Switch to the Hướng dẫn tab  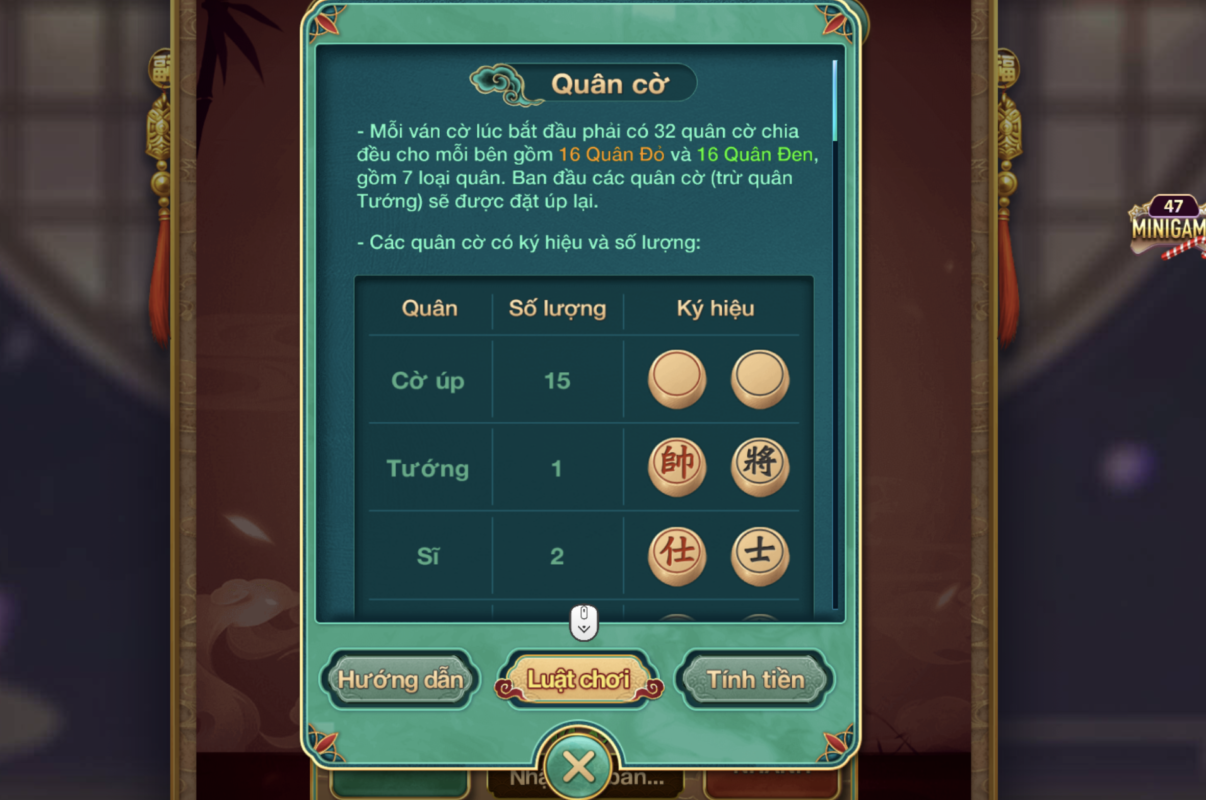pyautogui.click(x=401, y=680)
